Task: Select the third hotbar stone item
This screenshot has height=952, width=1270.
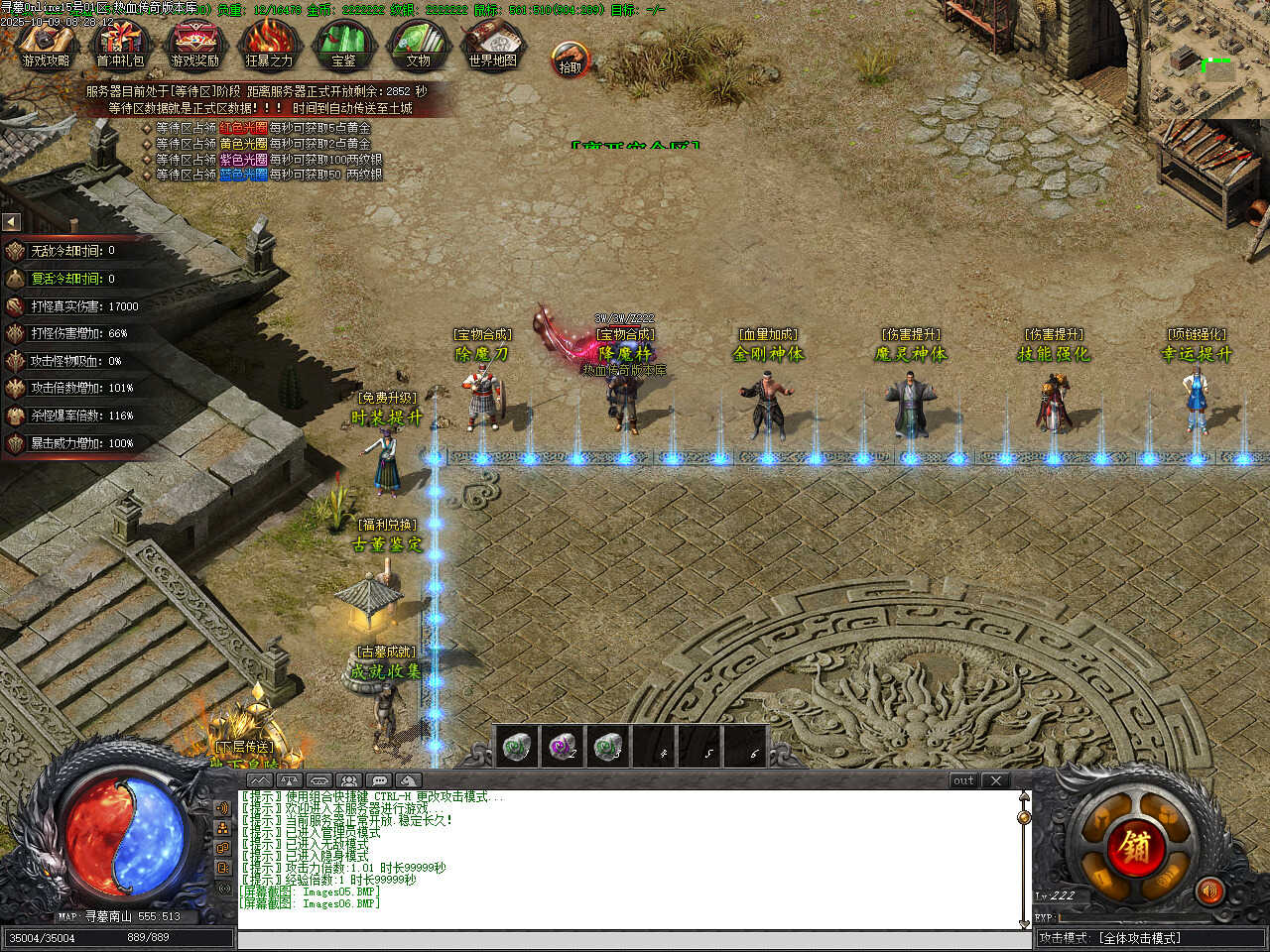Action: [609, 746]
